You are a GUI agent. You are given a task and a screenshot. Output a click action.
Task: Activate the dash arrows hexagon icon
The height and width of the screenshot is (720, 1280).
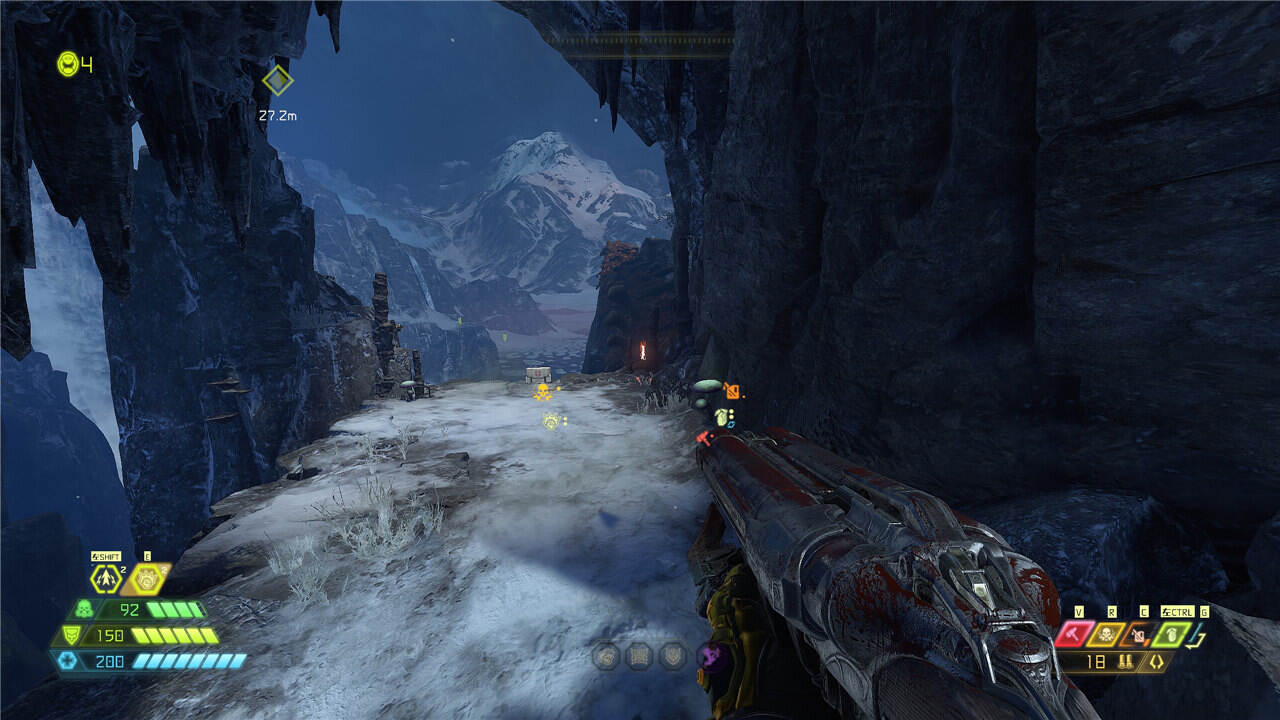(105, 578)
